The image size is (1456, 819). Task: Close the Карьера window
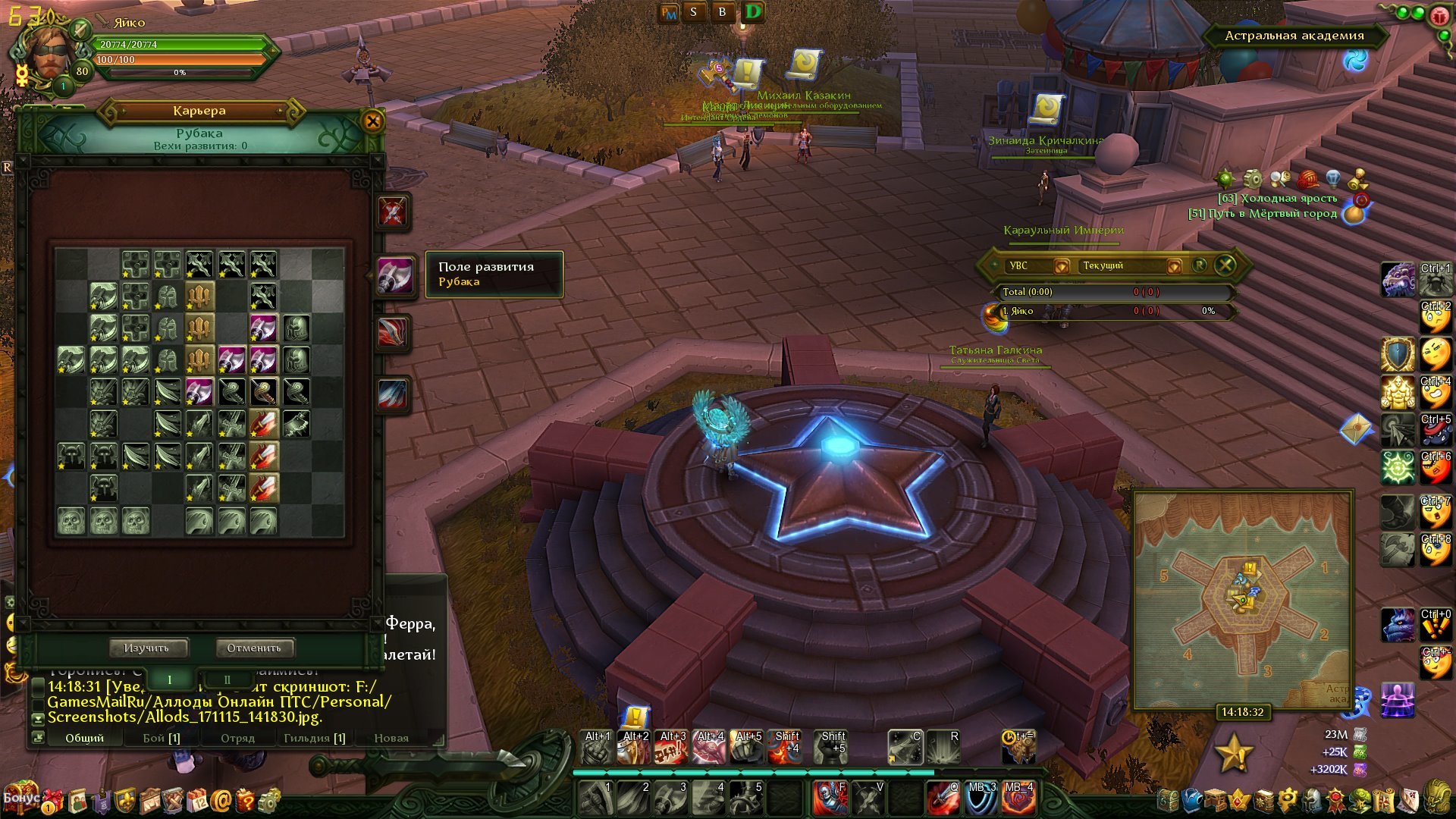coord(372,121)
